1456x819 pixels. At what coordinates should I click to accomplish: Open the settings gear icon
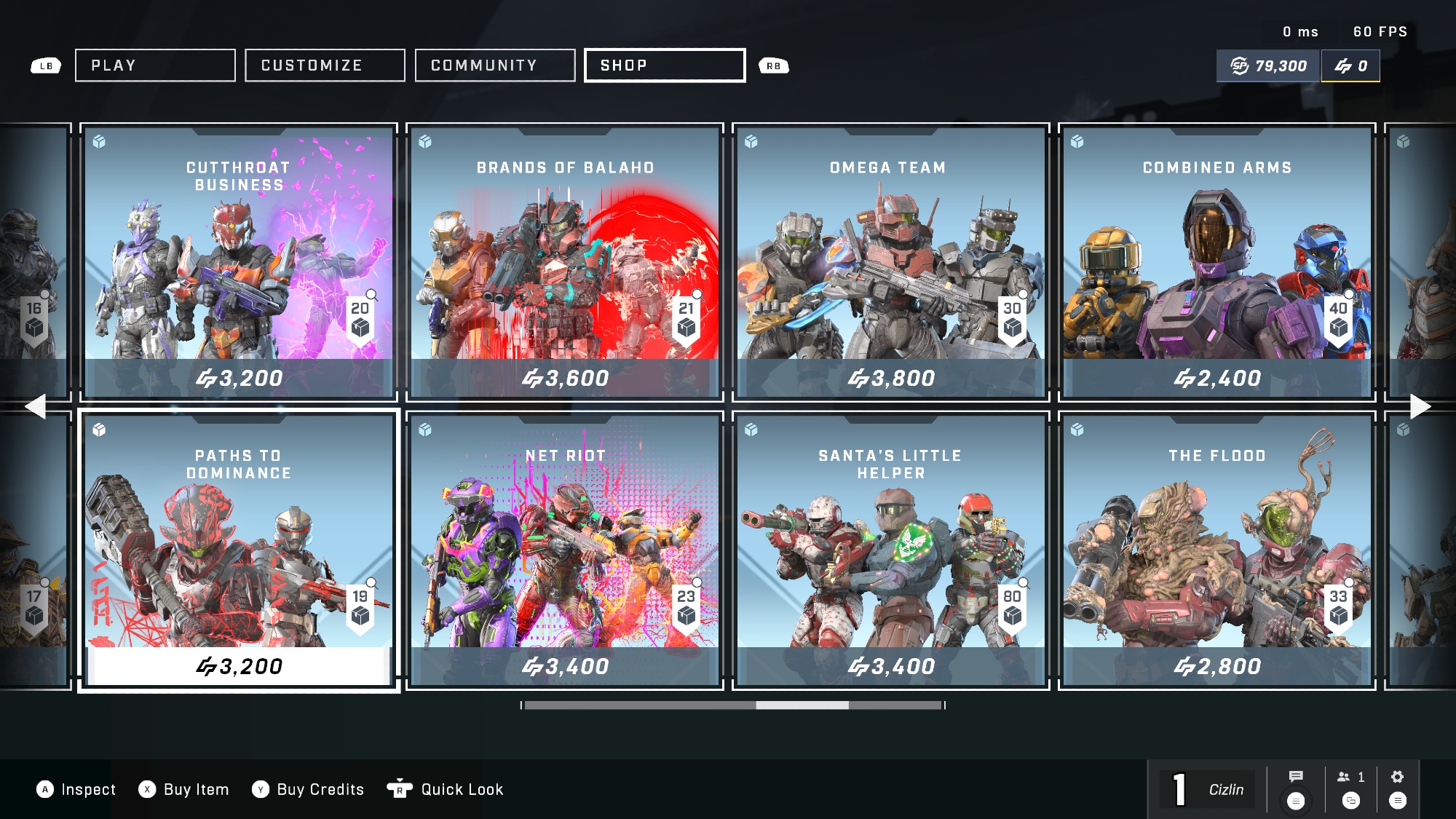tap(1397, 778)
